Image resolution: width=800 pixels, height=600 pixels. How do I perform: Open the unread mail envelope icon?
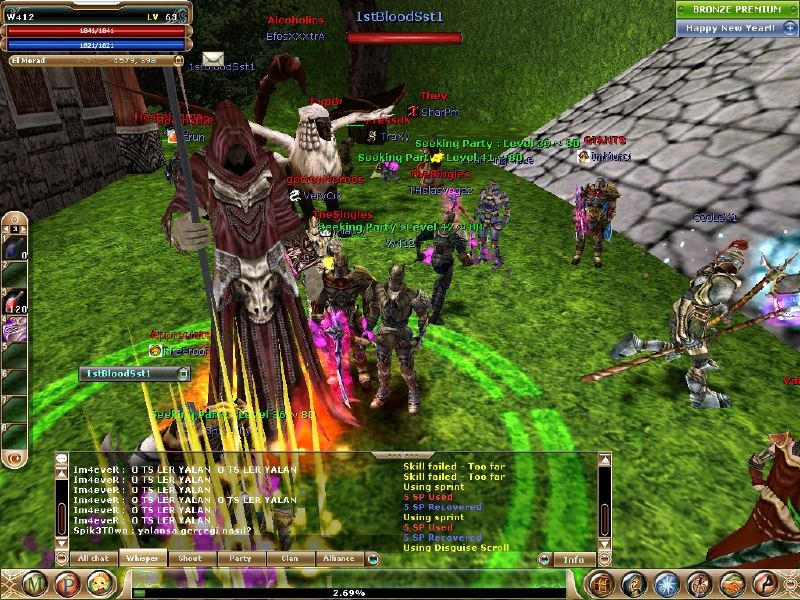coord(213,59)
